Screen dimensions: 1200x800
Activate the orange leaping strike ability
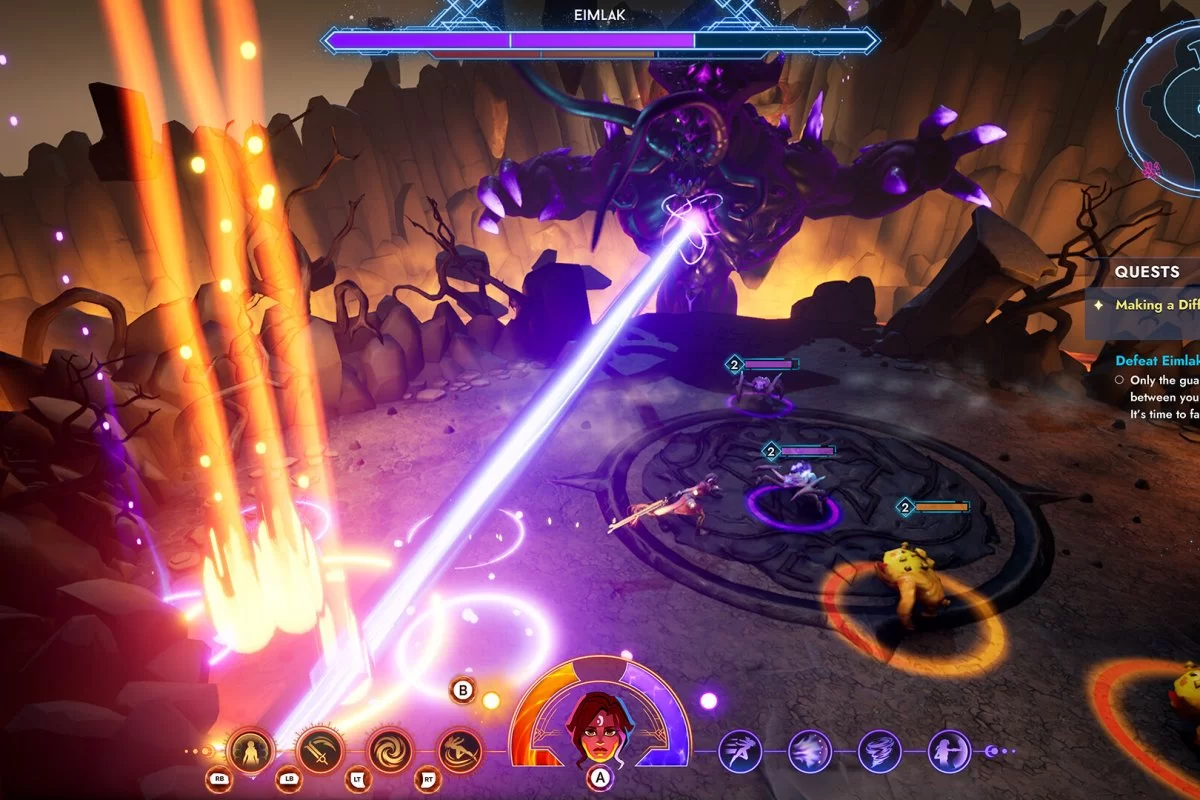click(460, 750)
